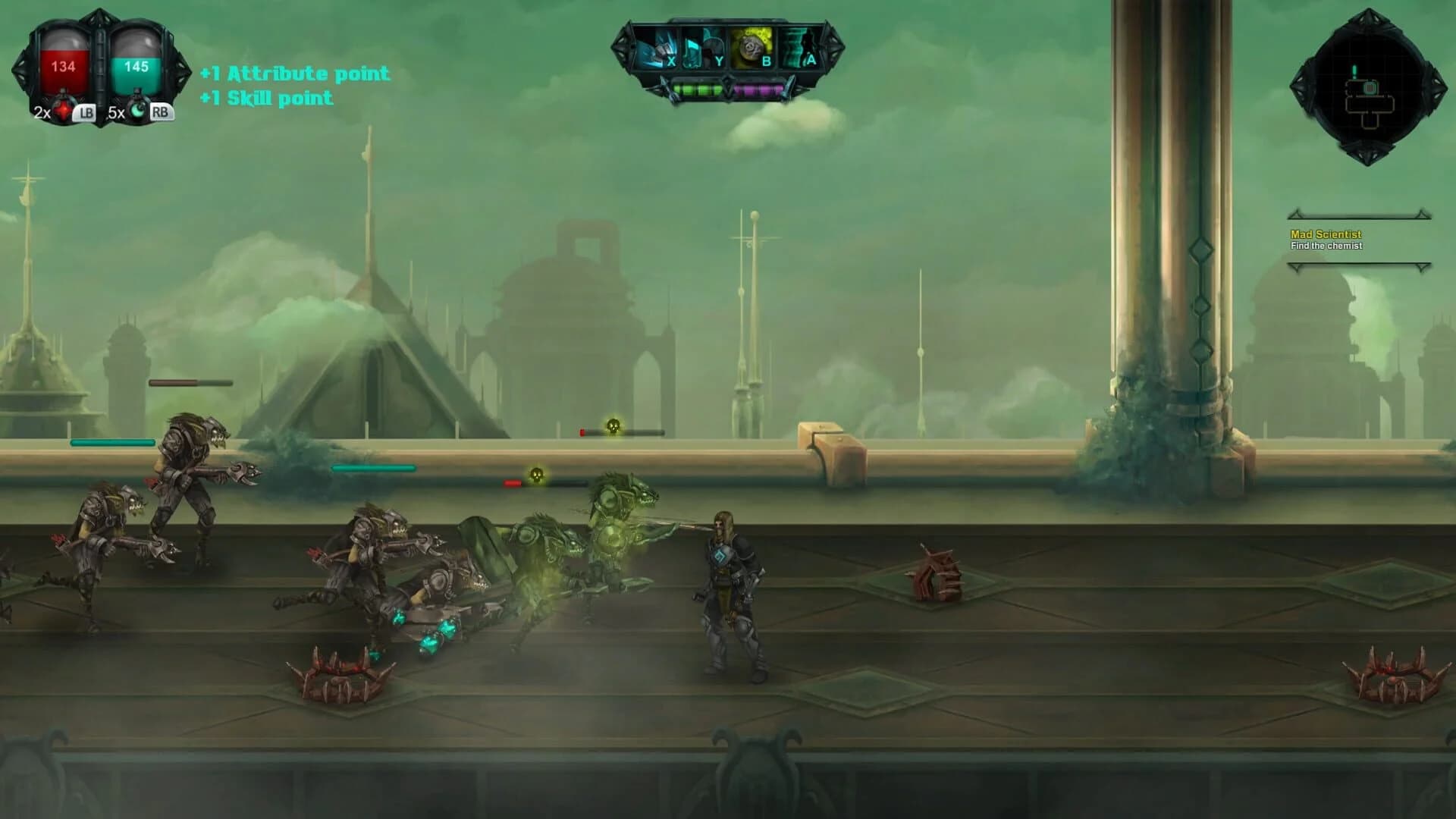Viewport: 1456px width, 819px height.
Task: Click the LB button prompt under the health flask
Action: click(83, 114)
